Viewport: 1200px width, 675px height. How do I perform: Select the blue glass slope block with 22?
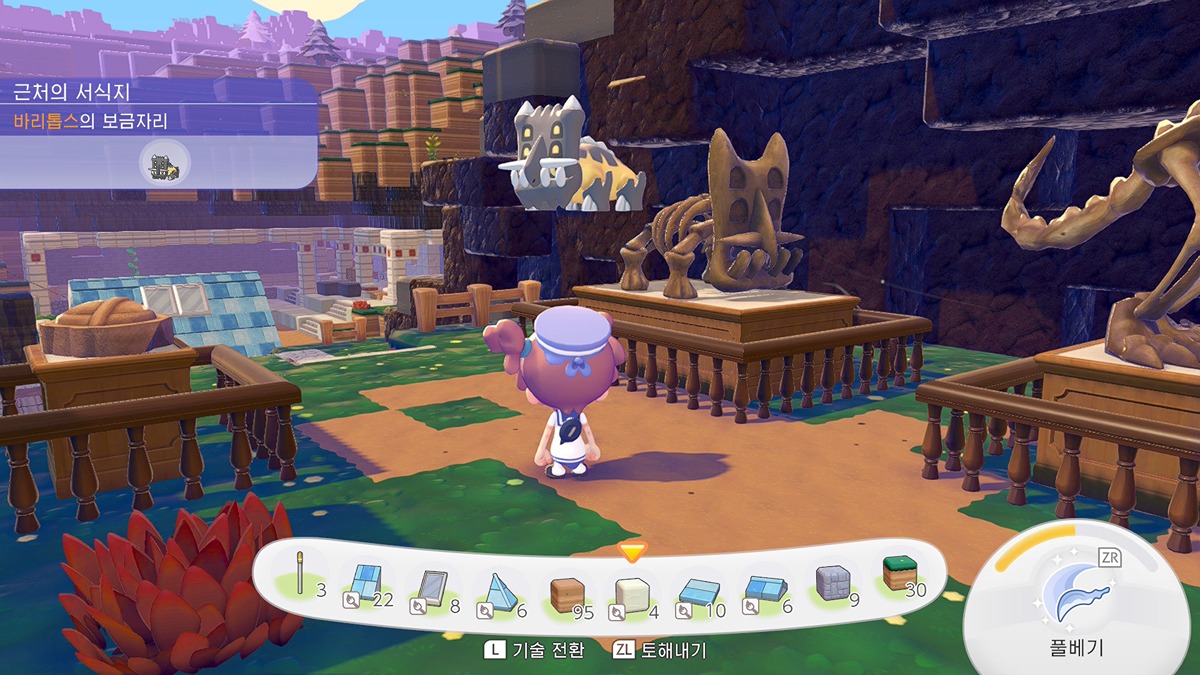pyautogui.click(x=365, y=587)
